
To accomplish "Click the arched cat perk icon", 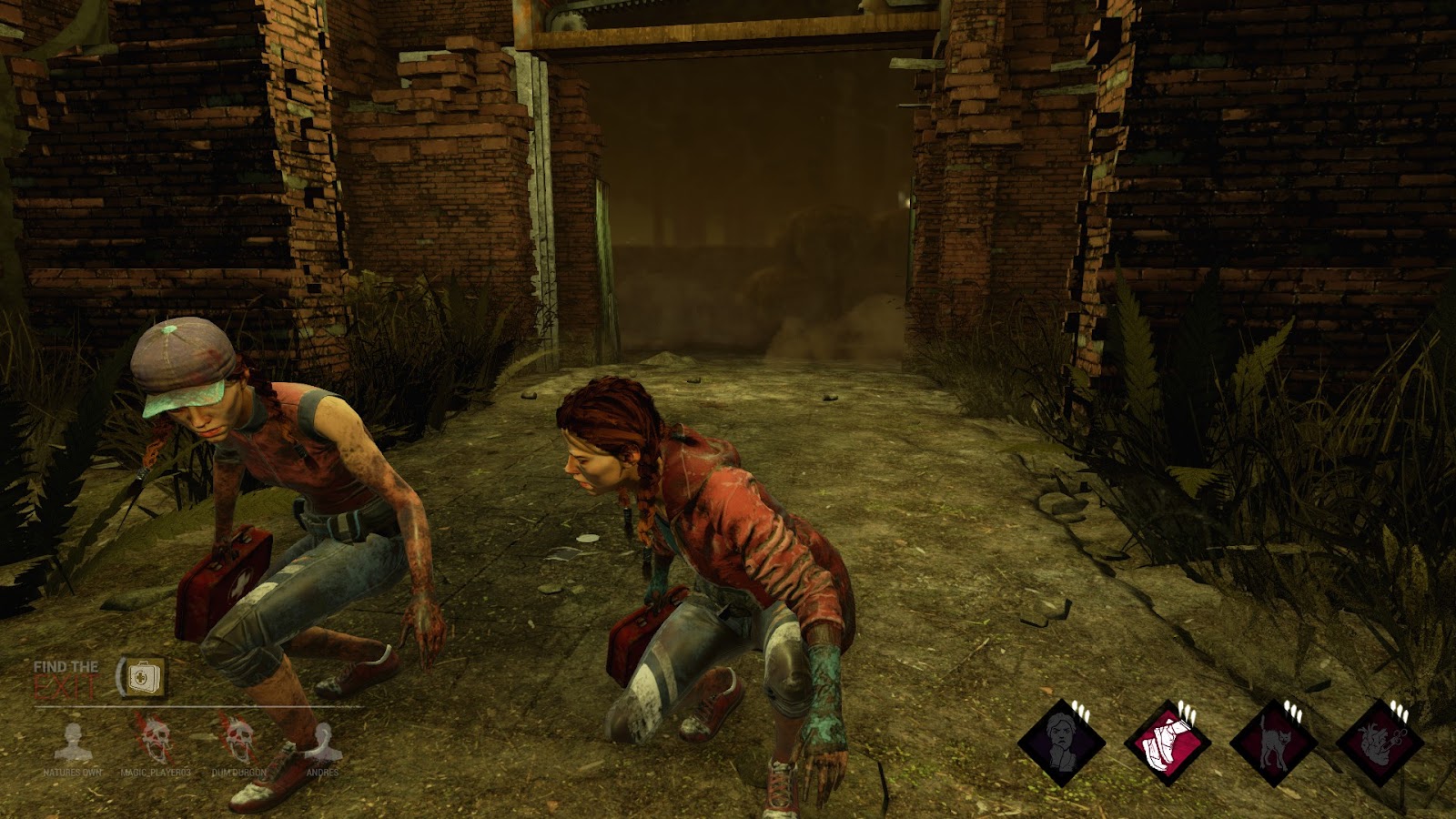I will [x=1274, y=743].
